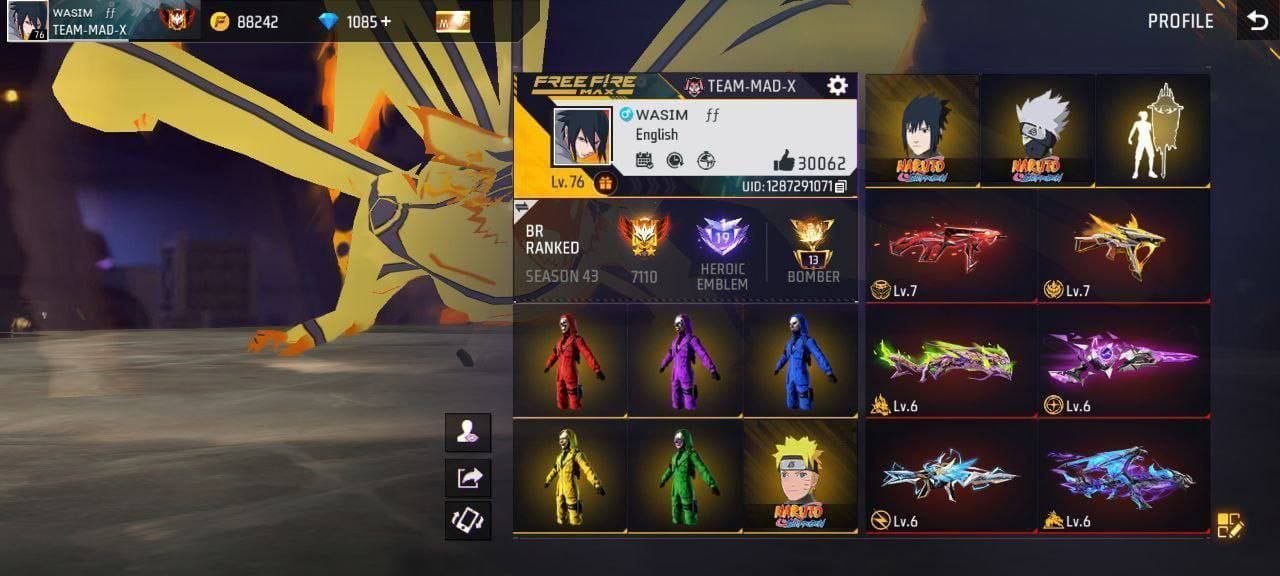Select the red hooded outfit

pyautogui.click(x=571, y=360)
